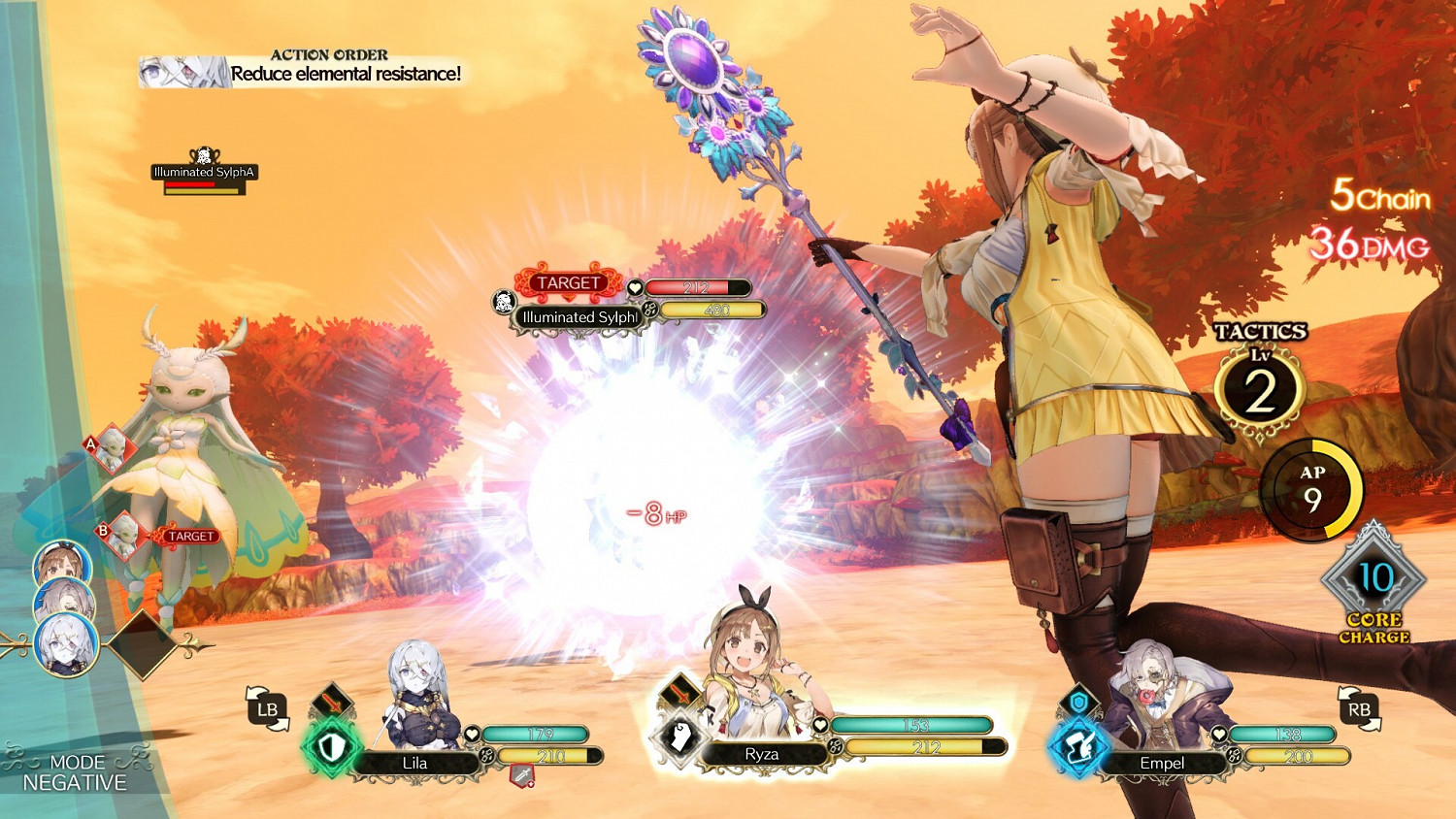Click the MODE NEGATIVE label
This screenshot has width=1456, height=819.
tap(78, 771)
